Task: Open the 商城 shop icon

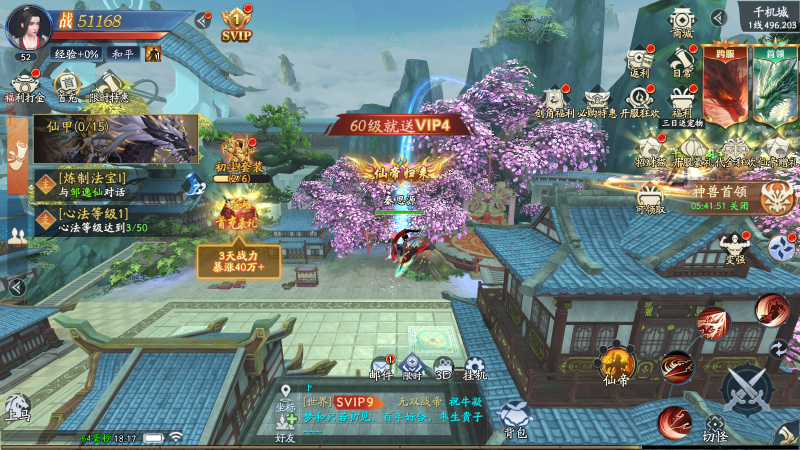Action: click(x=682, y=23)
